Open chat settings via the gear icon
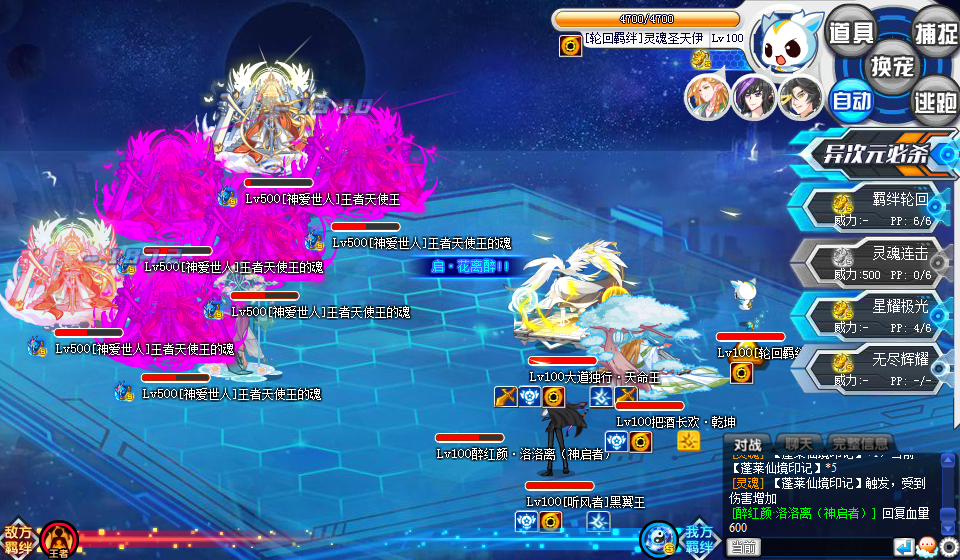 tap(948, 547)
